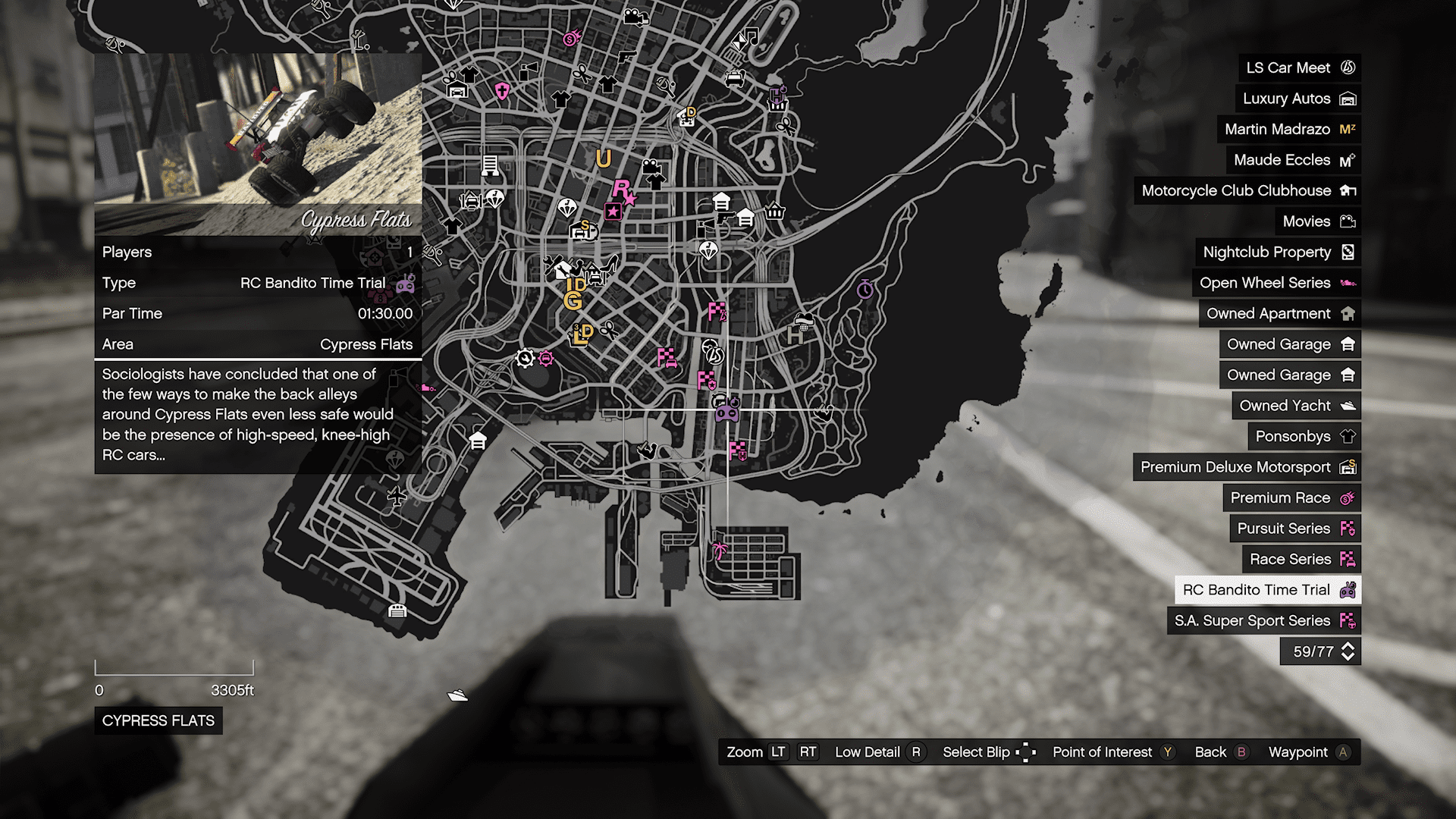The image size is (1456, 819).
Task: Click the Waypoint button in the bottom bar
Action: tap(1300, 752)
